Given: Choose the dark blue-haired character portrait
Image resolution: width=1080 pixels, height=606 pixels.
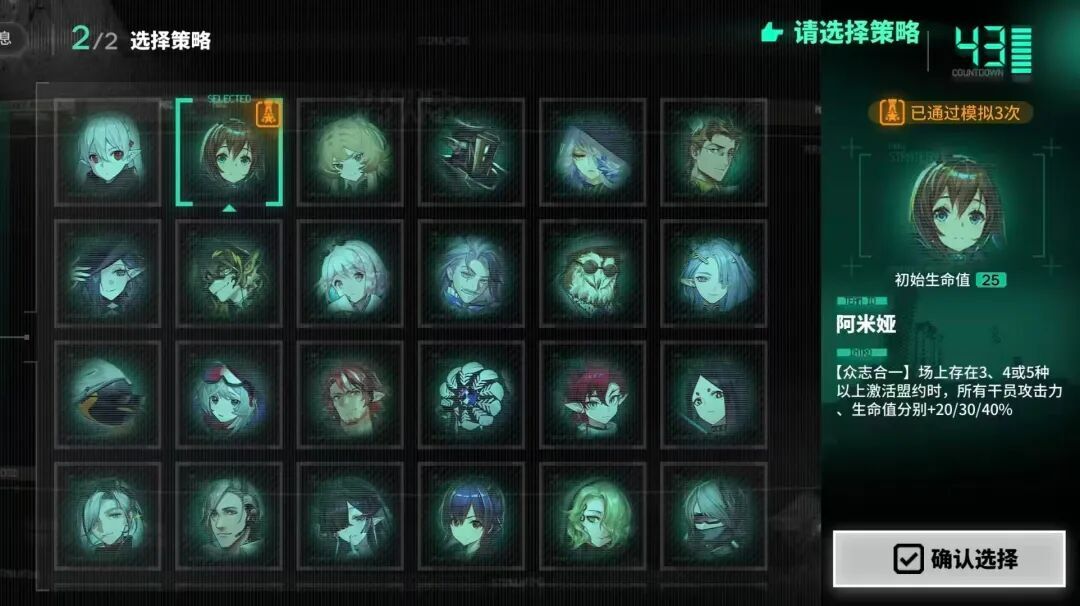Looking at the screenshot, I should coord(471,515).
